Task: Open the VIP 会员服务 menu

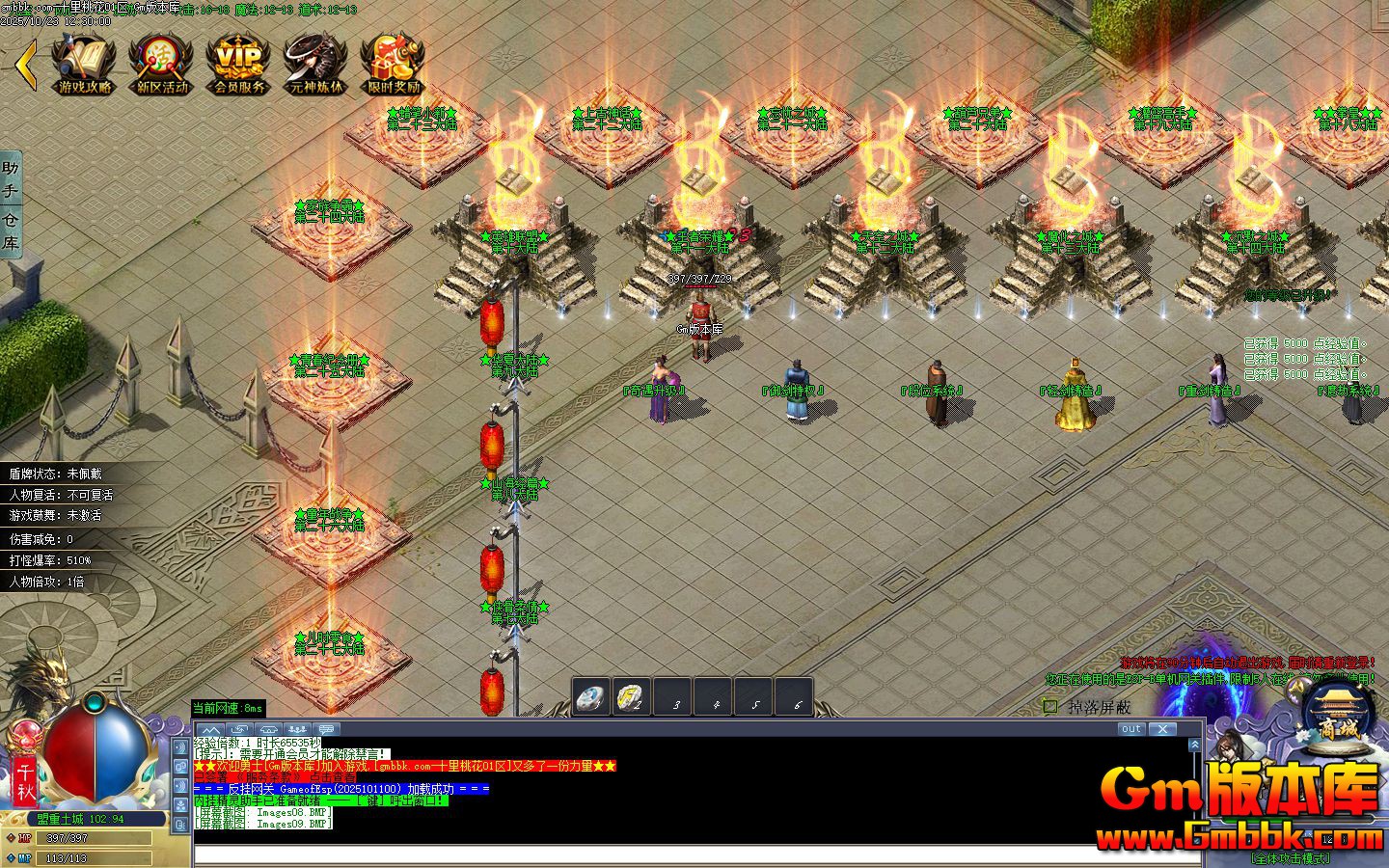Action: pyautogui.click(x=238, y=64)
